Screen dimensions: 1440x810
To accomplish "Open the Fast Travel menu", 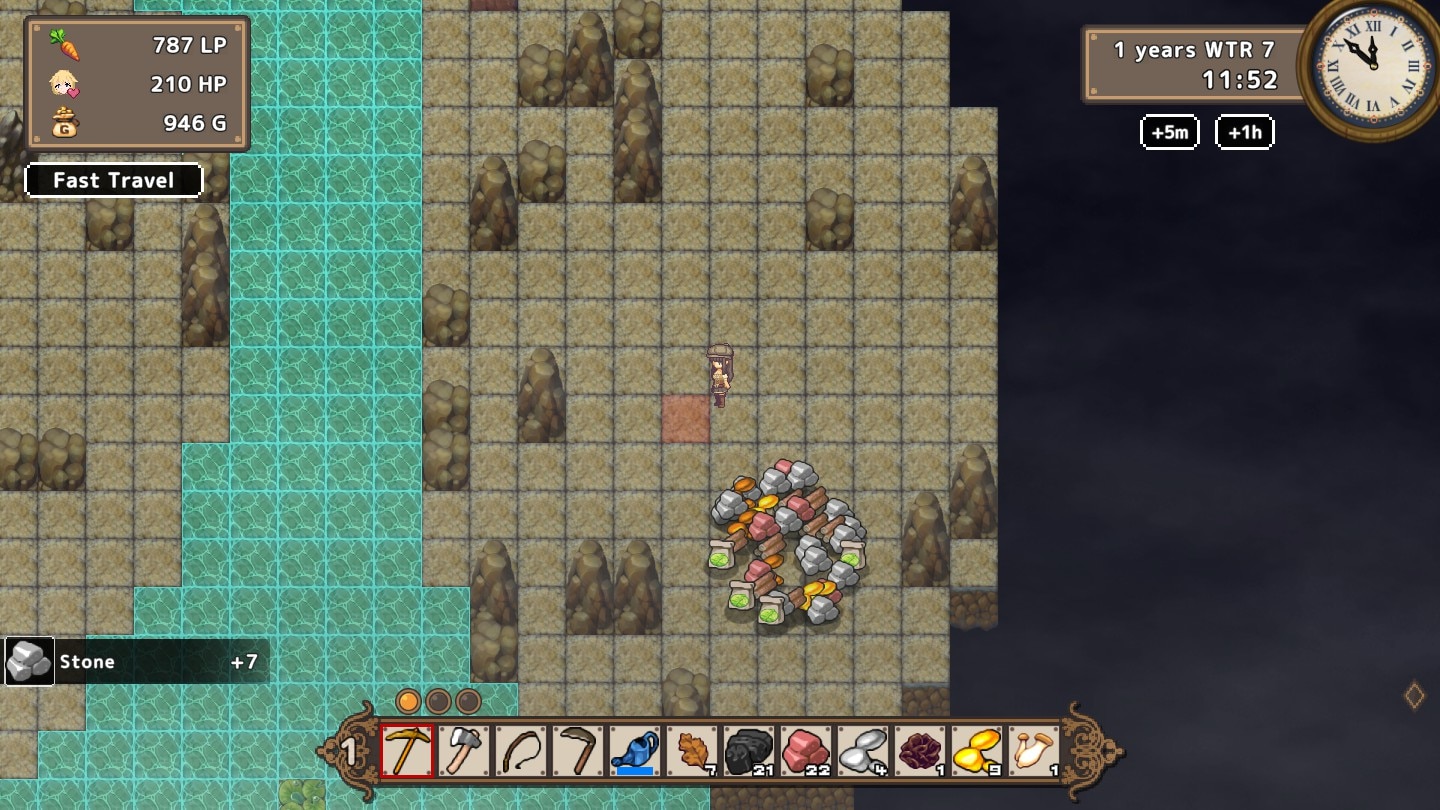I will coord(113,180).
